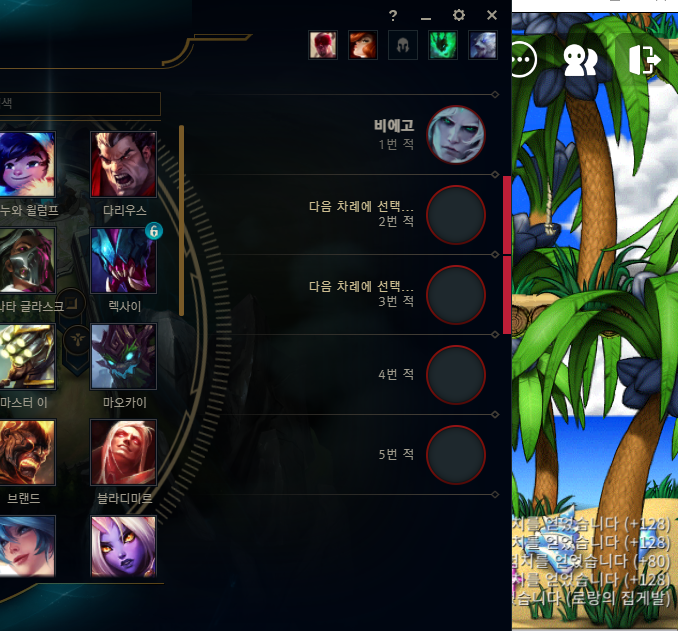
Task: Open client settings with the gear icon
Action: coord(459,15)
